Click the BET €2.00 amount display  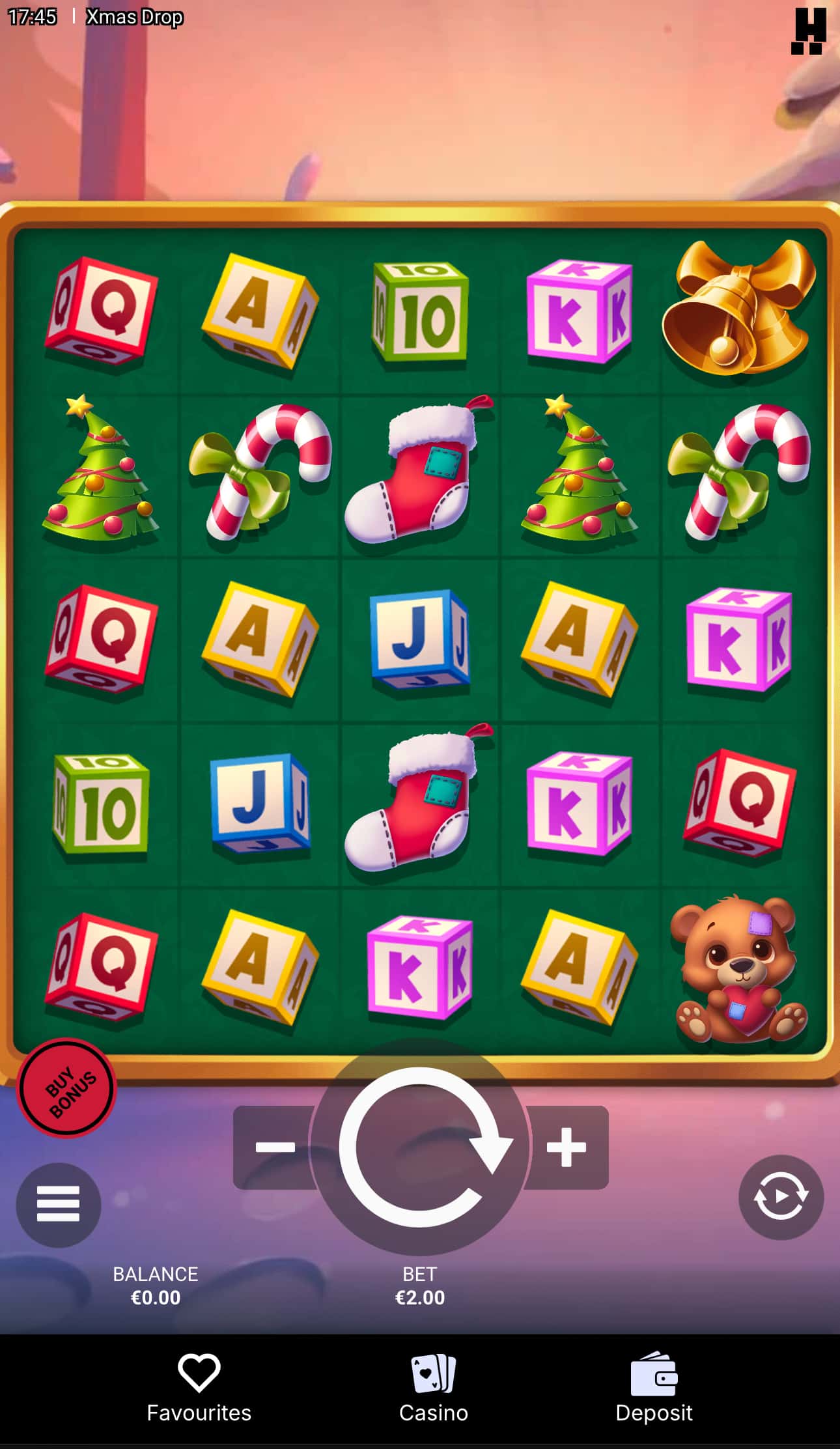pos(420,1286)
